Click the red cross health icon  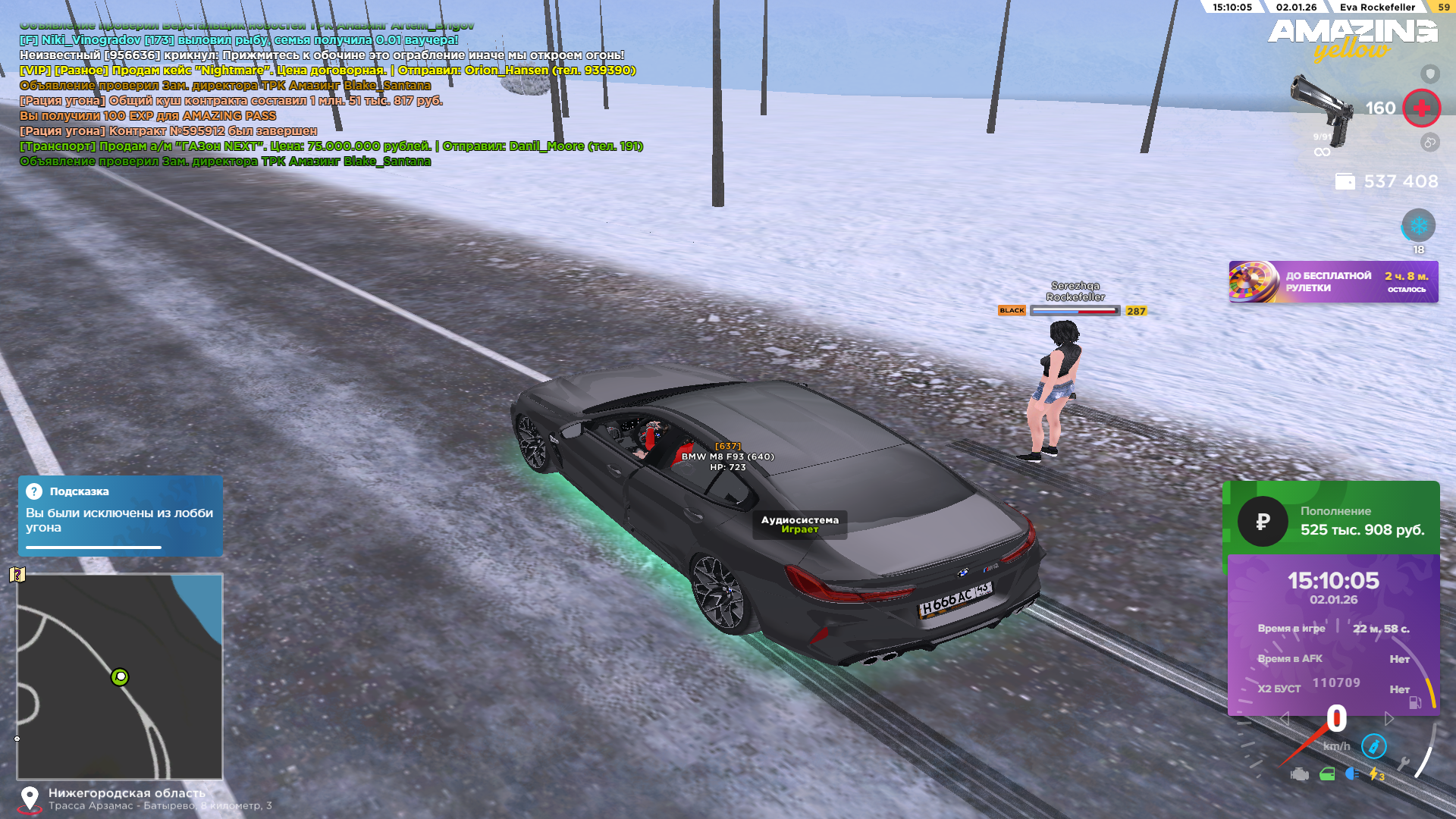click(1421, 108)
